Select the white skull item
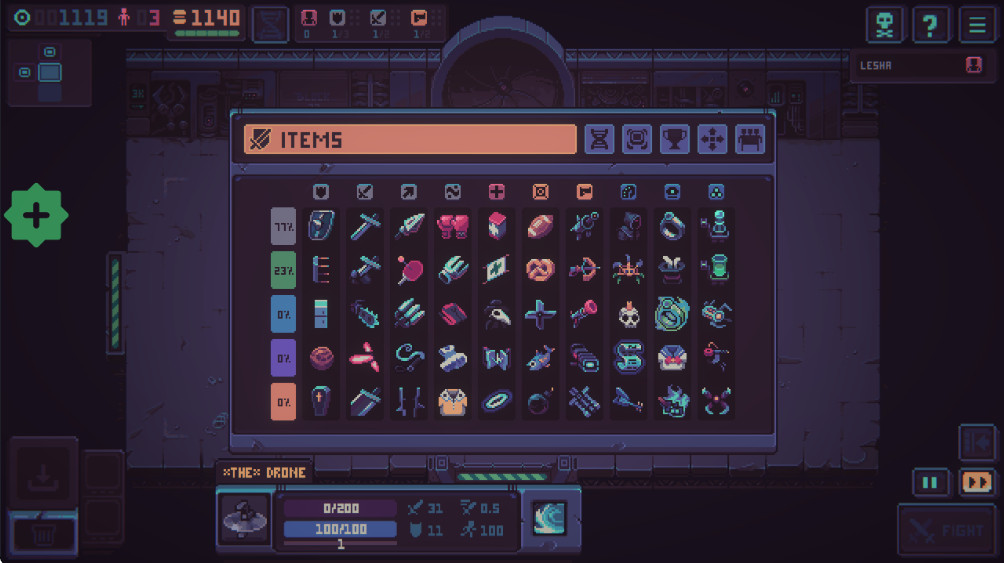 point(628,315)
